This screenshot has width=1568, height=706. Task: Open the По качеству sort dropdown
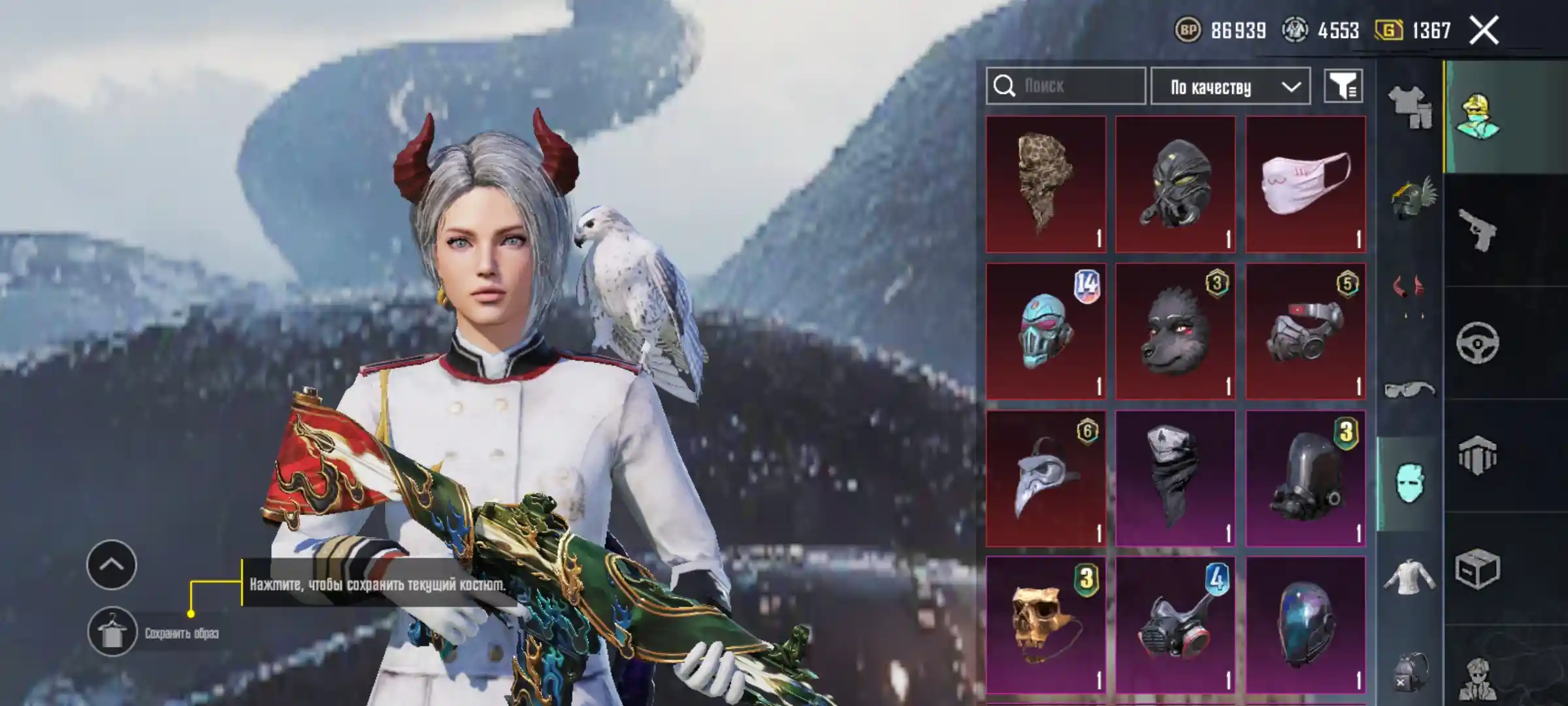[1230, 86]
